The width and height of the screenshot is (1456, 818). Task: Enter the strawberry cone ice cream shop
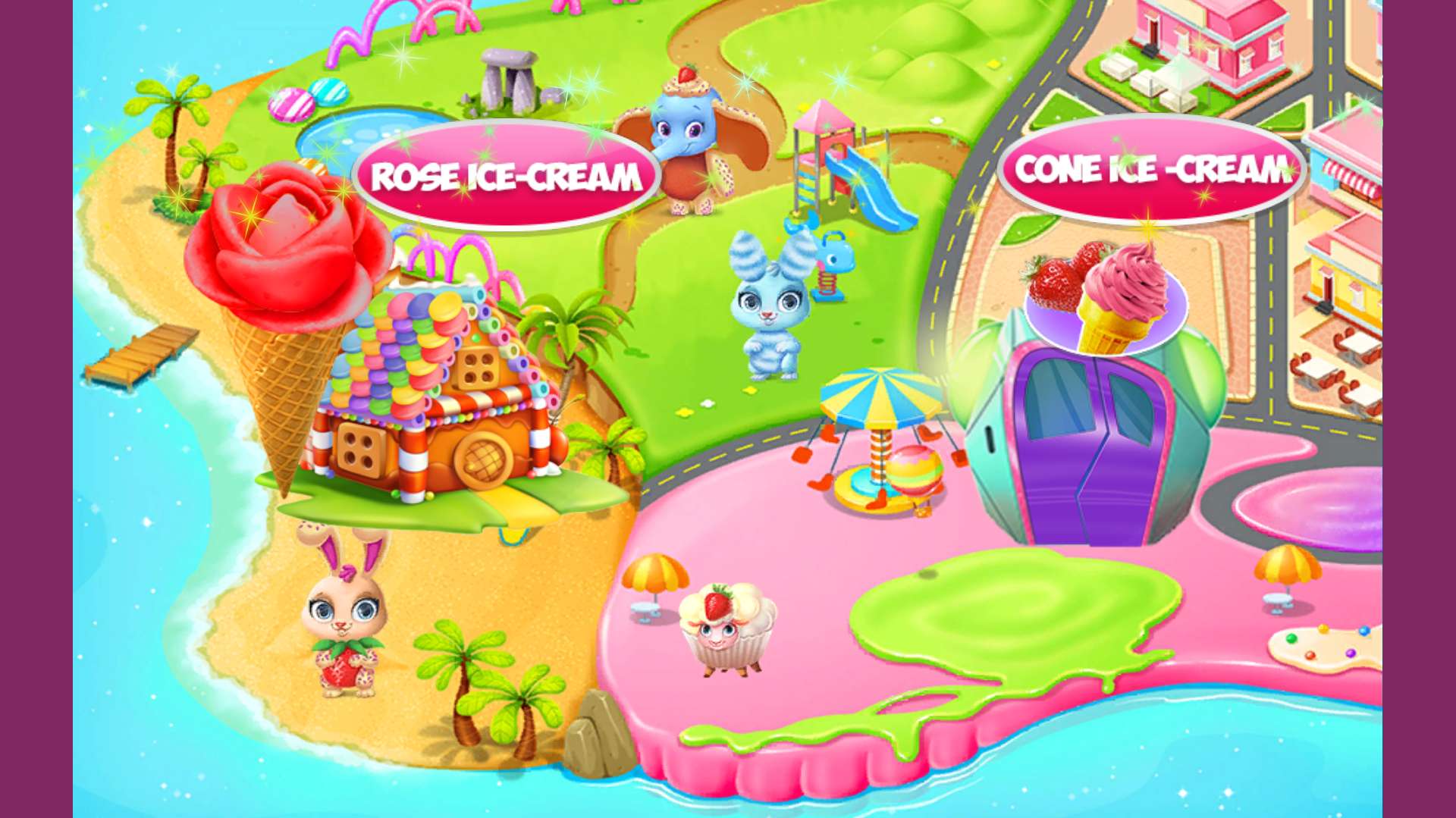click(x=1092, y=432)
